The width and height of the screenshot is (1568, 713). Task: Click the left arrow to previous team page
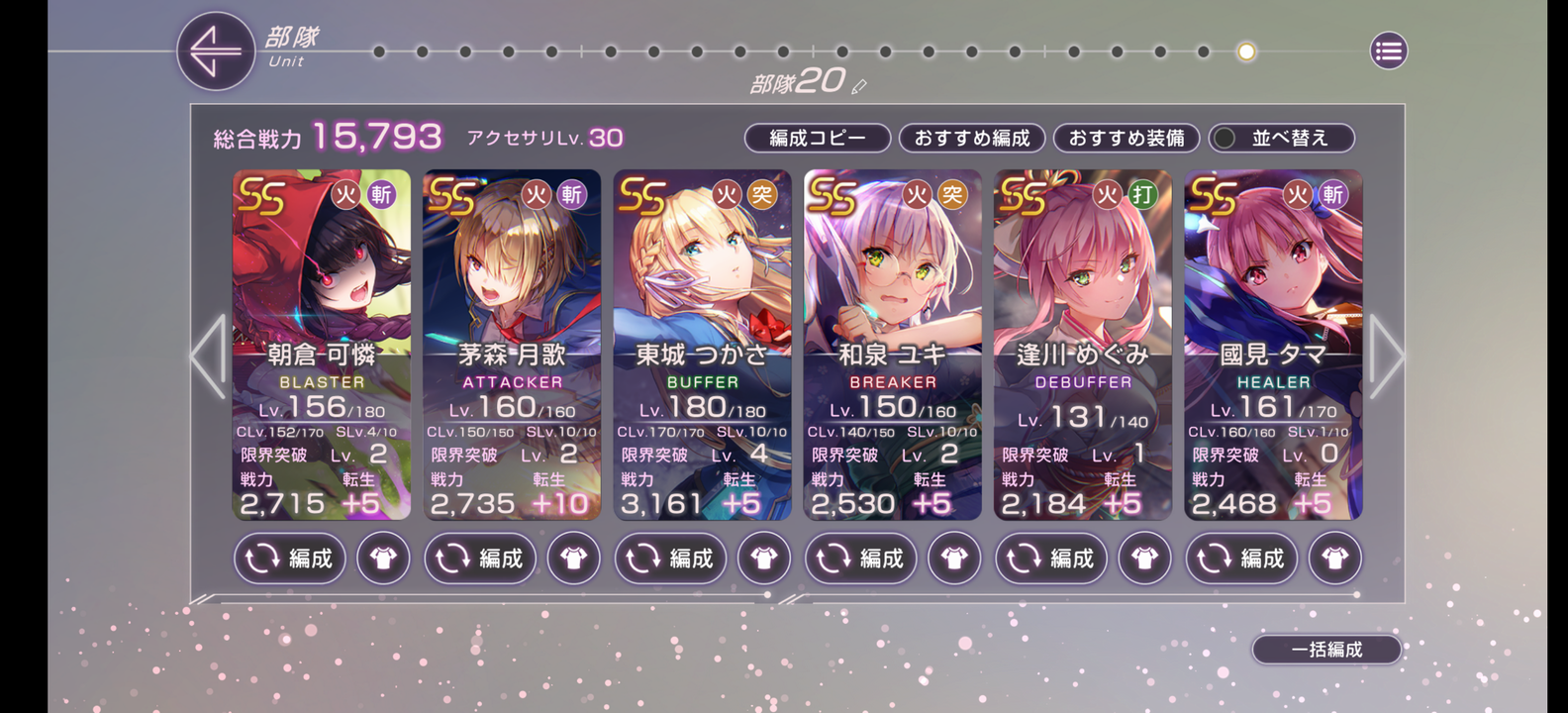coord(205,355)
